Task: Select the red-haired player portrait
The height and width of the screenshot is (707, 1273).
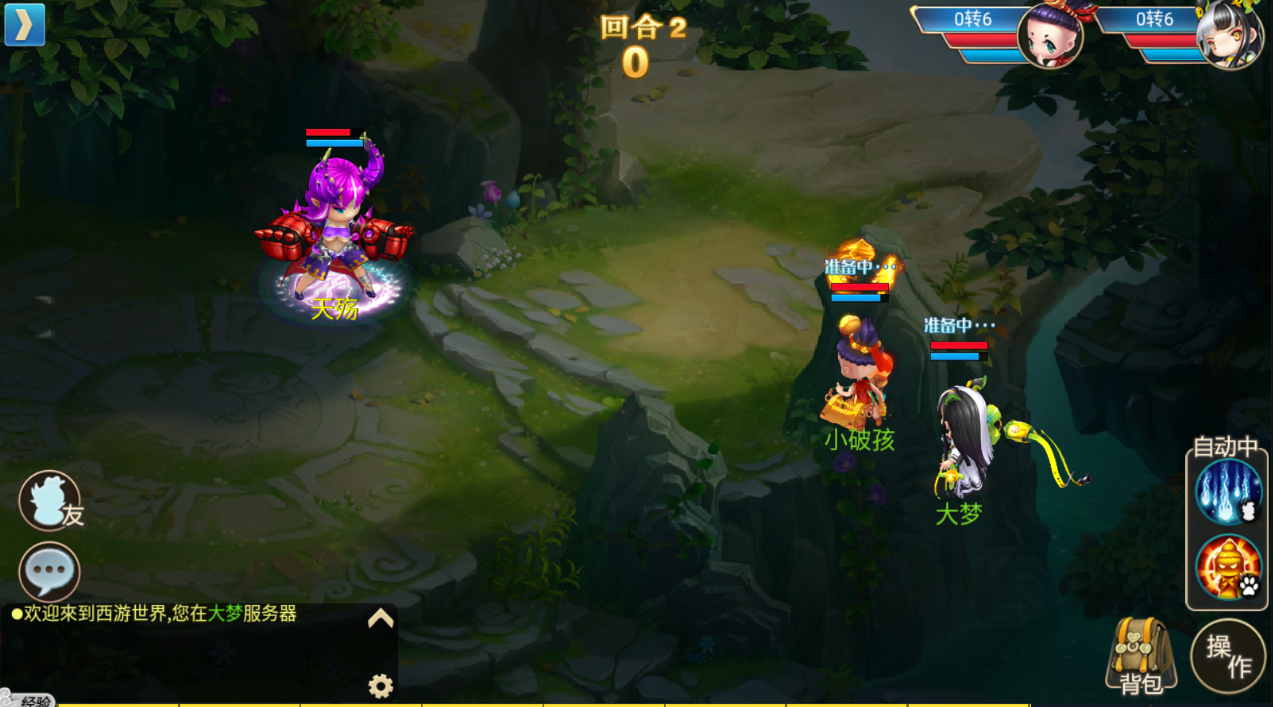Action: [1050, 35]
